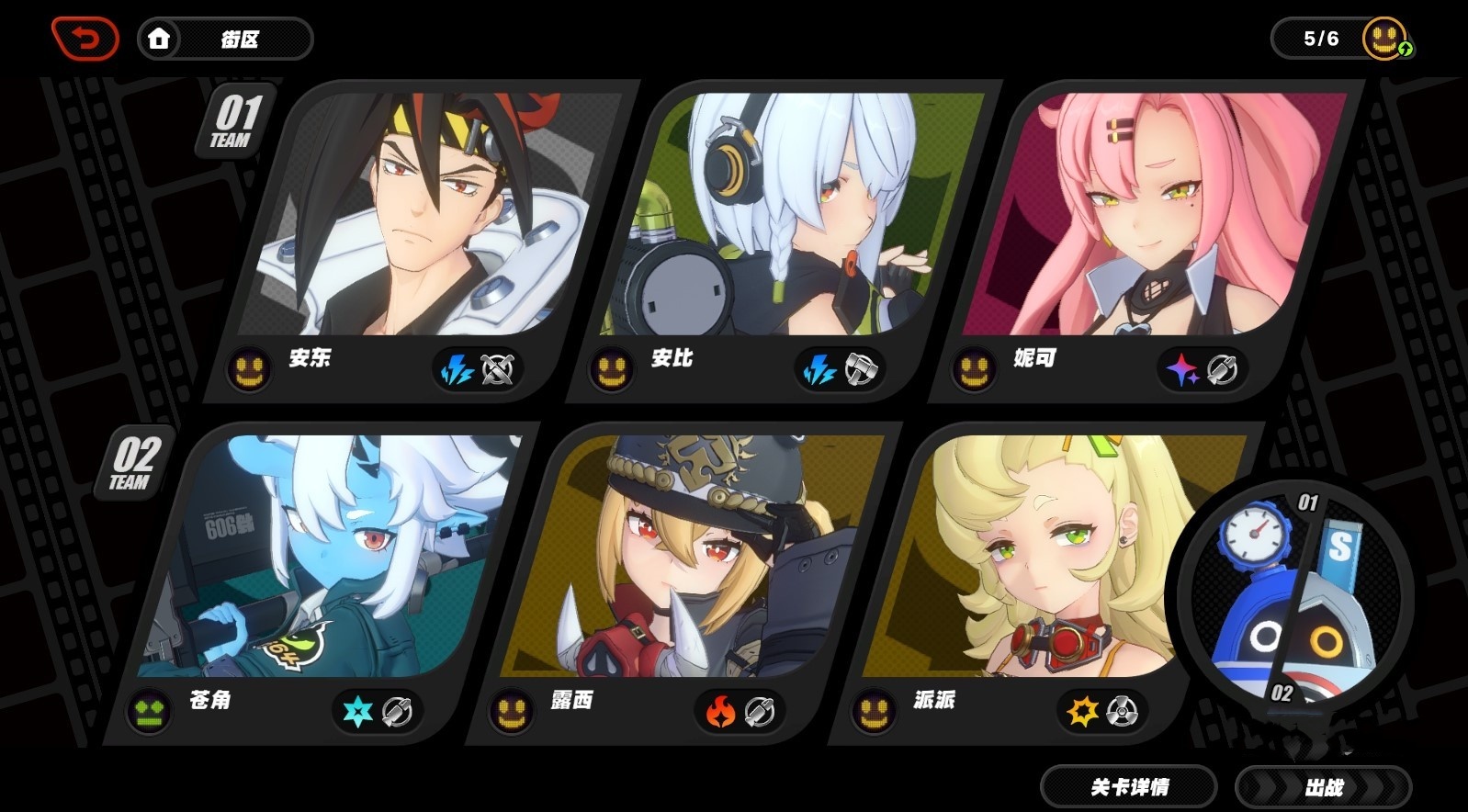Go to the 街区 home button
The width and height of the screenshot is (1468, 812).
(225, 39)
